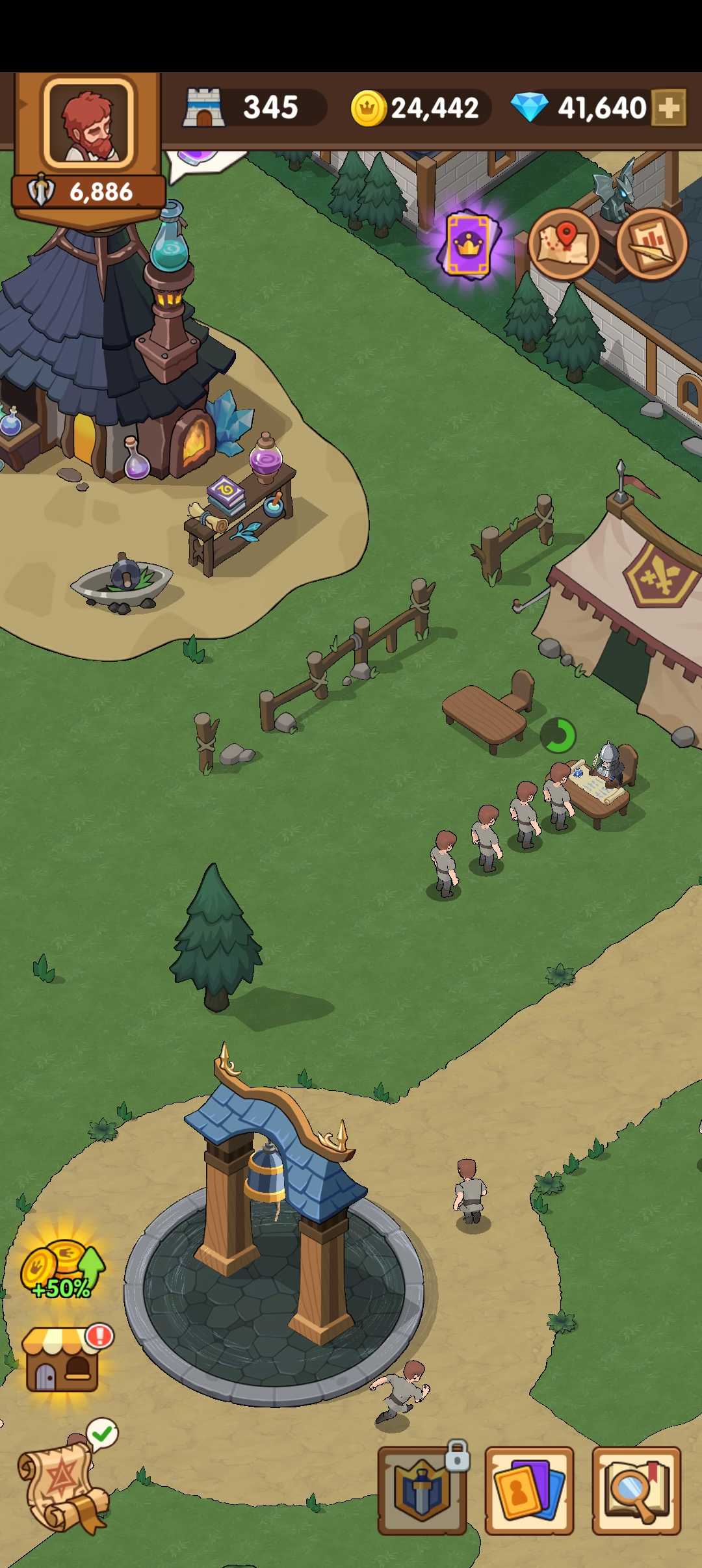
Task: Open the red-bearded player profile portrait
Action: (x=88, y=124)
